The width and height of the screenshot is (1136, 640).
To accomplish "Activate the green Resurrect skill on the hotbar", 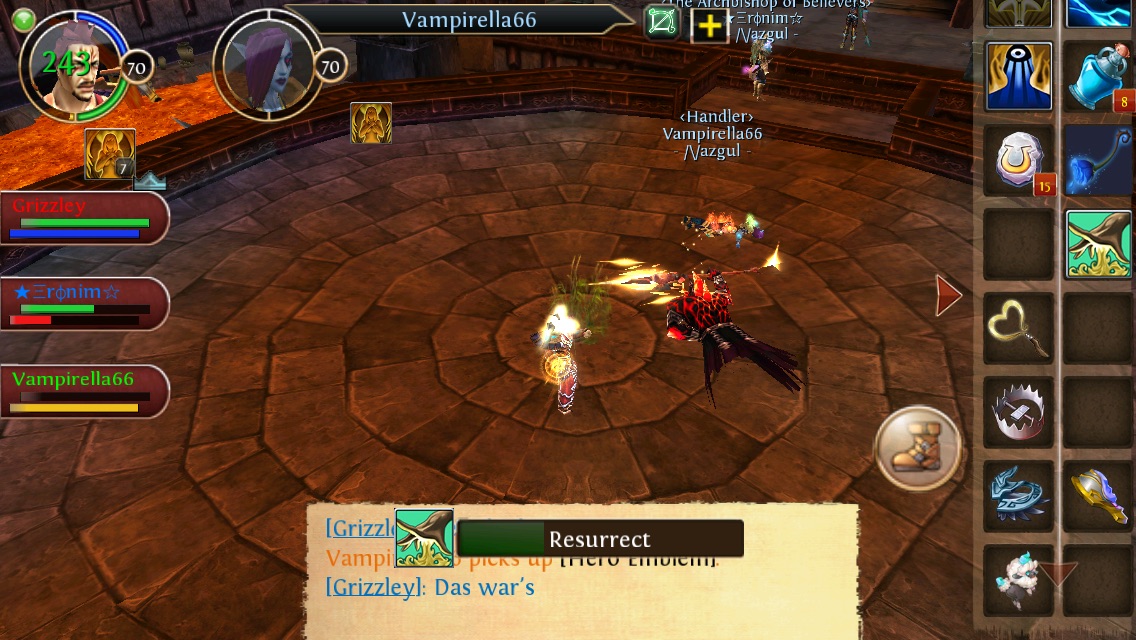I will [x=1096, y=245].
